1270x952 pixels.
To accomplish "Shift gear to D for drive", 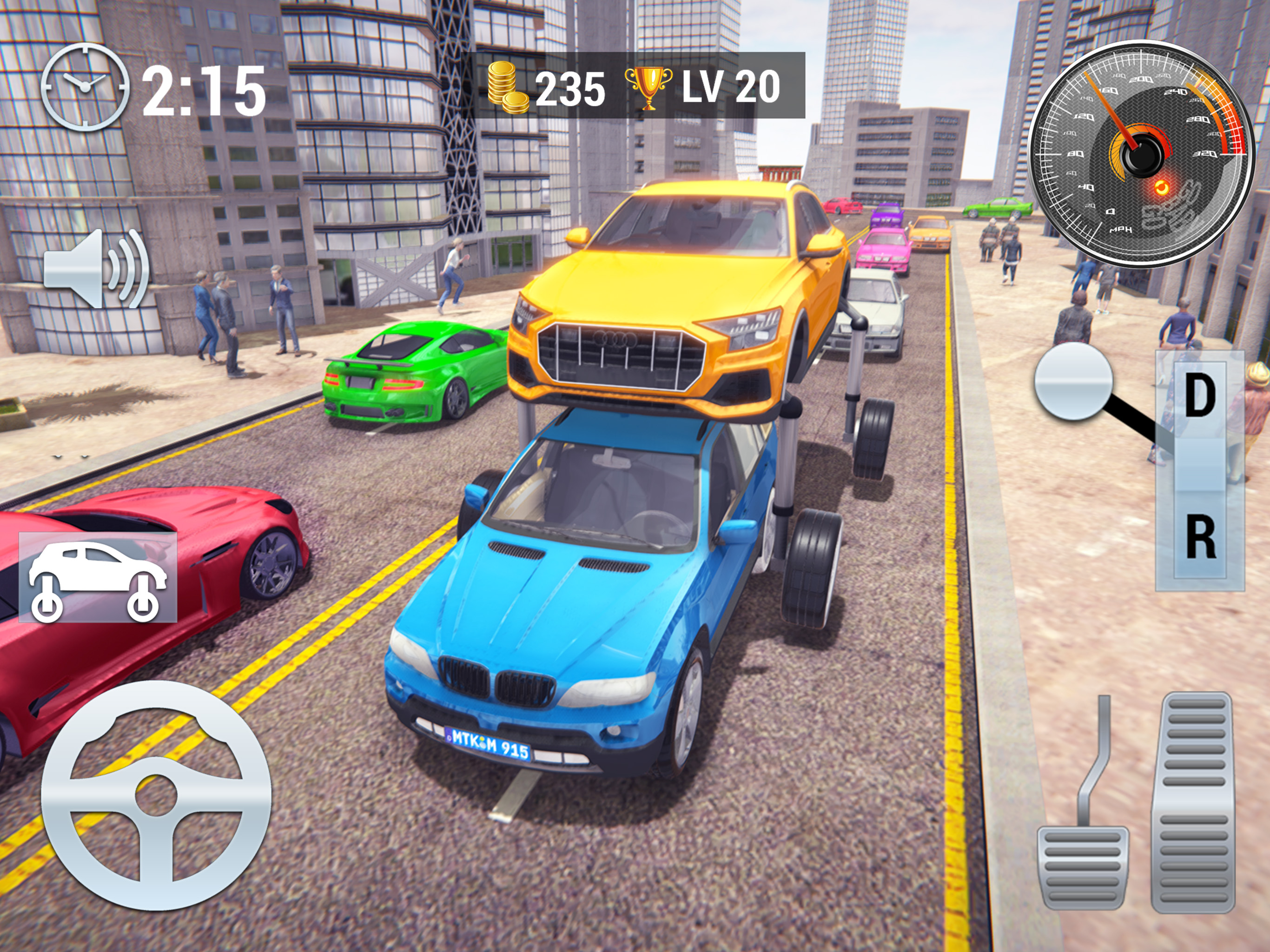I will 1199,396.
